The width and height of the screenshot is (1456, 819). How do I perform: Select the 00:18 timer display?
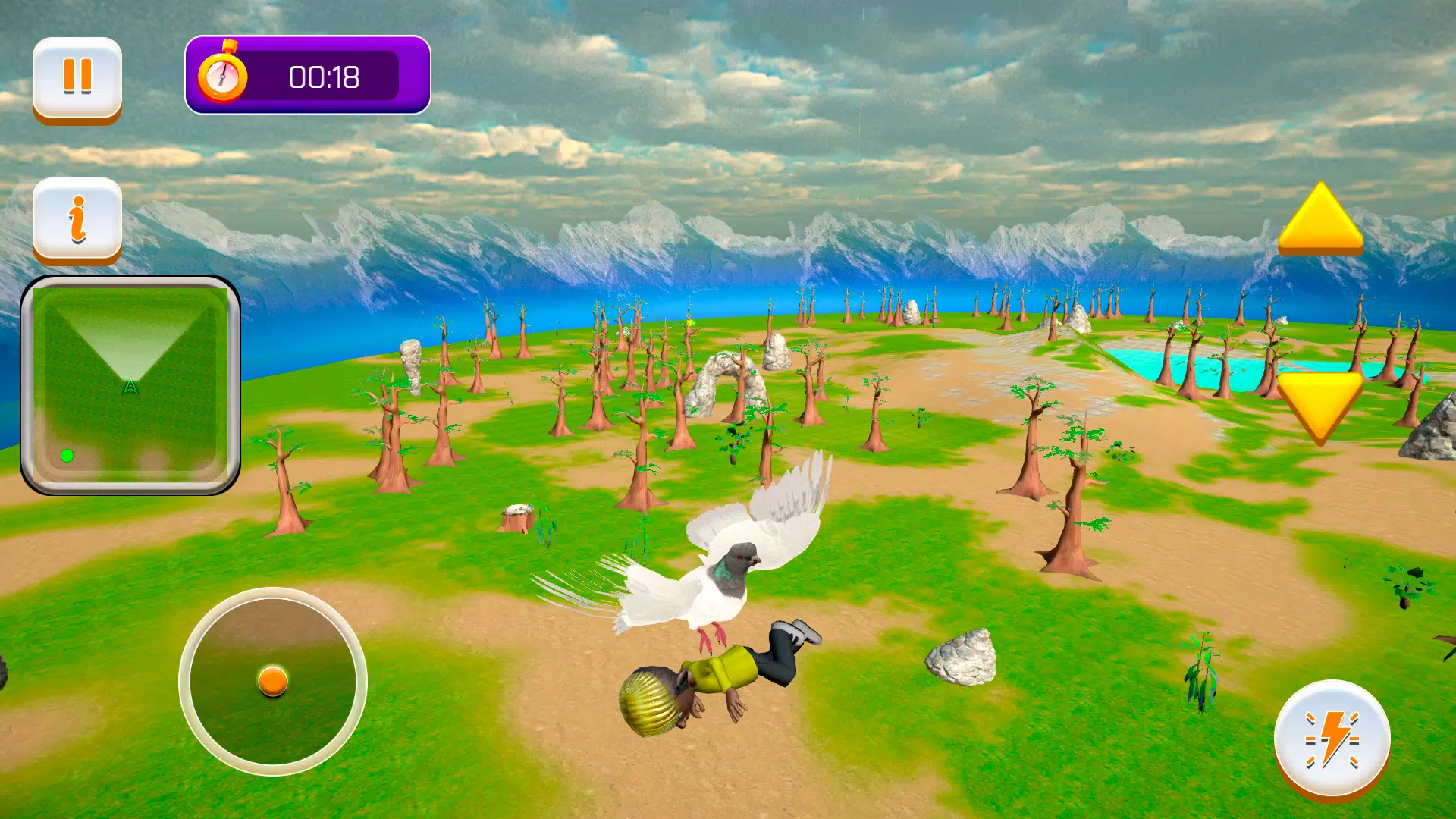point(325,76)
